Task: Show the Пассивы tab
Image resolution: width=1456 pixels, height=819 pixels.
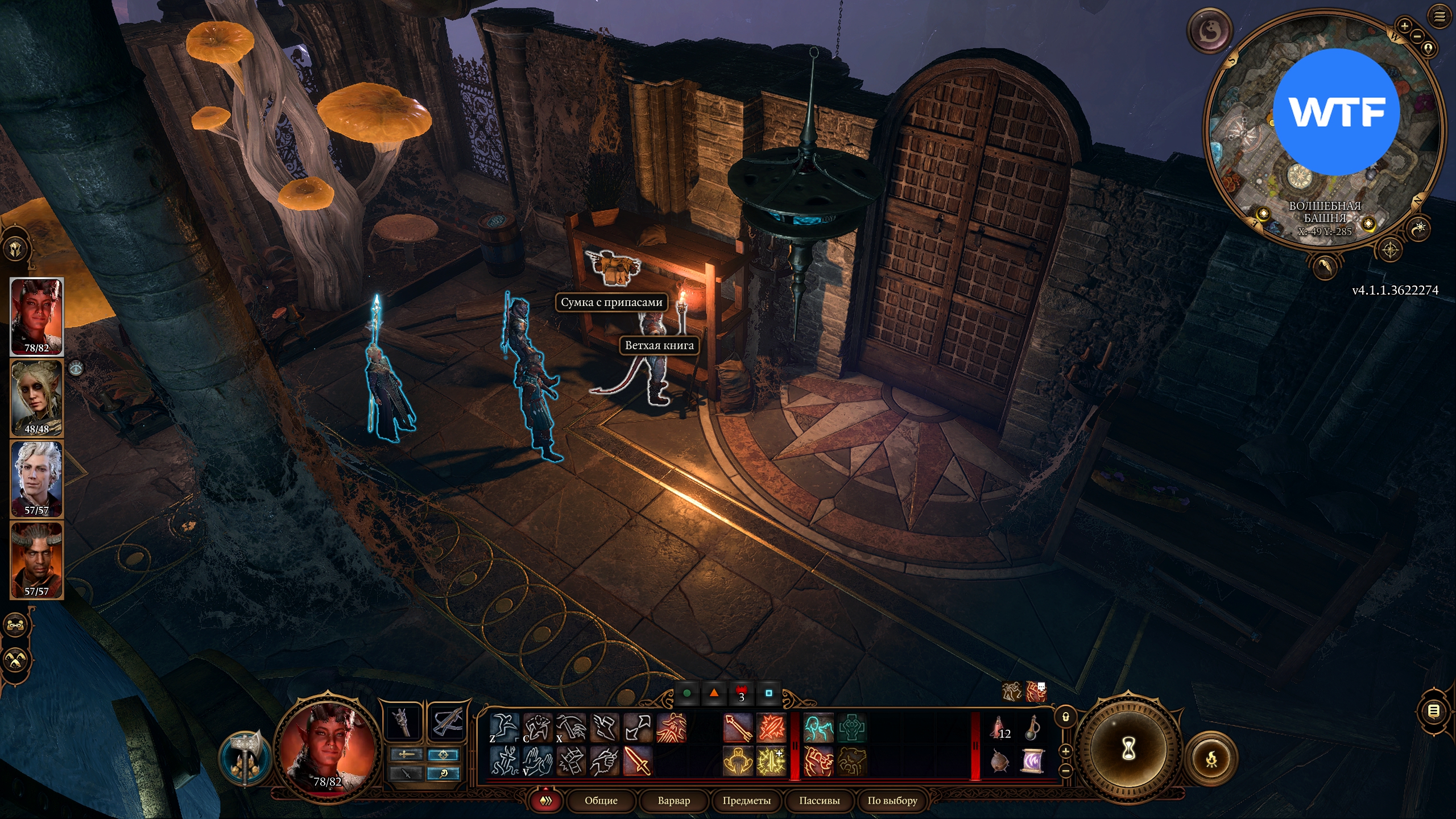Action: point(819,800)
